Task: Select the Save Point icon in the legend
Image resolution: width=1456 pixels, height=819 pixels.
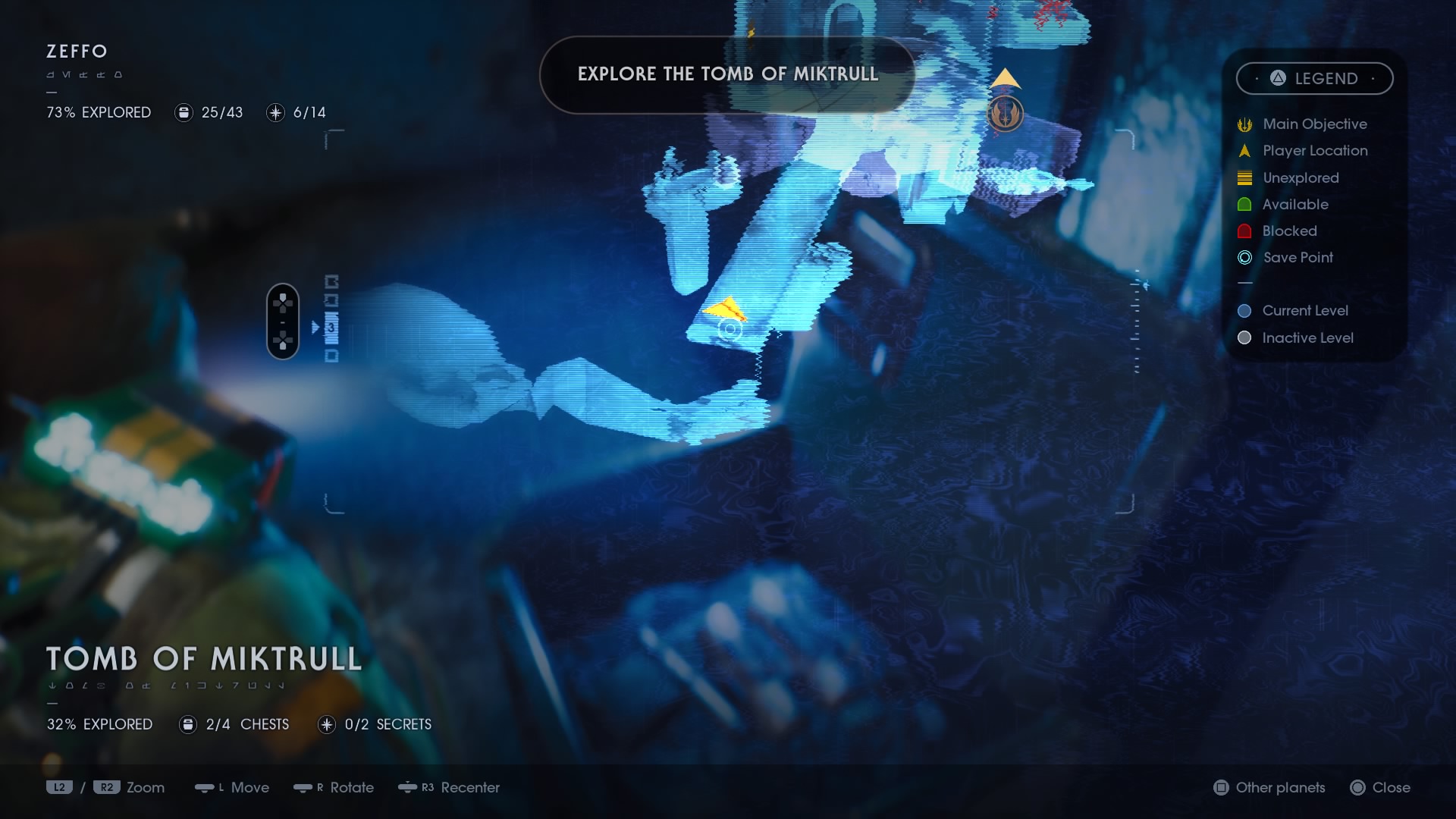Action: pyautogui.click(x=1244, y=258)
